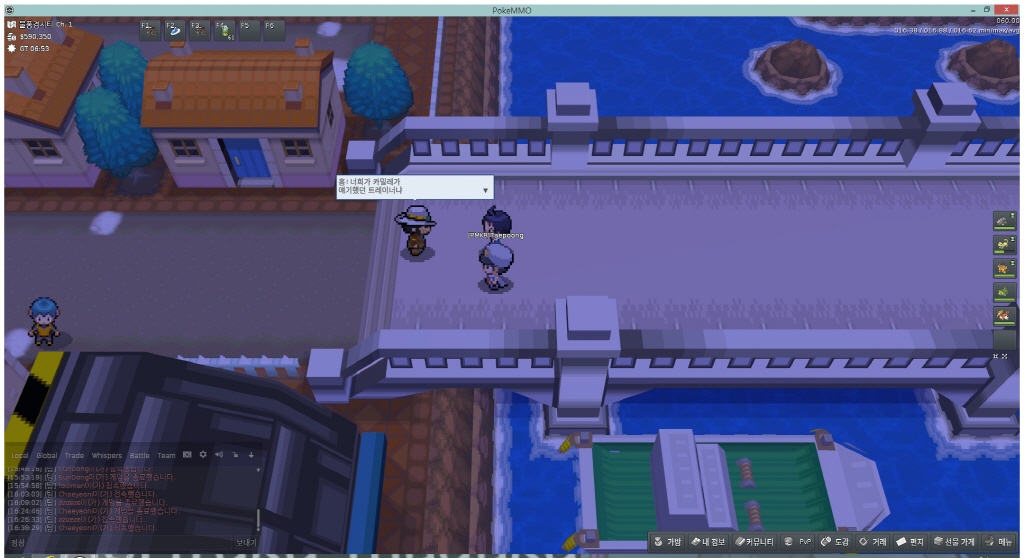Open the 편지 mail window
Viewport: 1024px width, 558px height.
(x=910, y=541)
